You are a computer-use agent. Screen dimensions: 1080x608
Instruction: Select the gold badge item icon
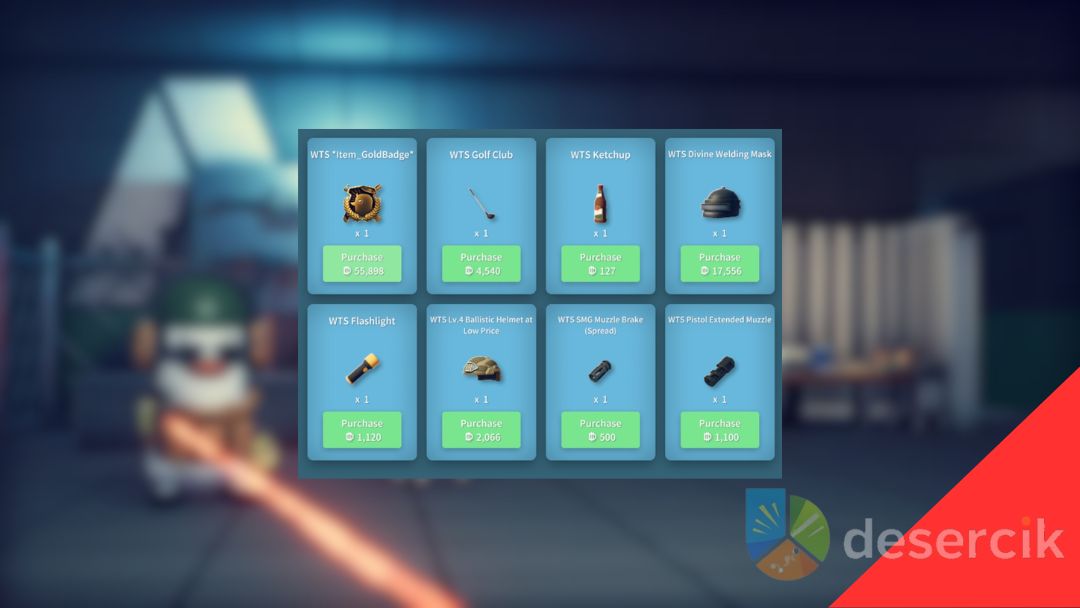click(x=361, y=203)
